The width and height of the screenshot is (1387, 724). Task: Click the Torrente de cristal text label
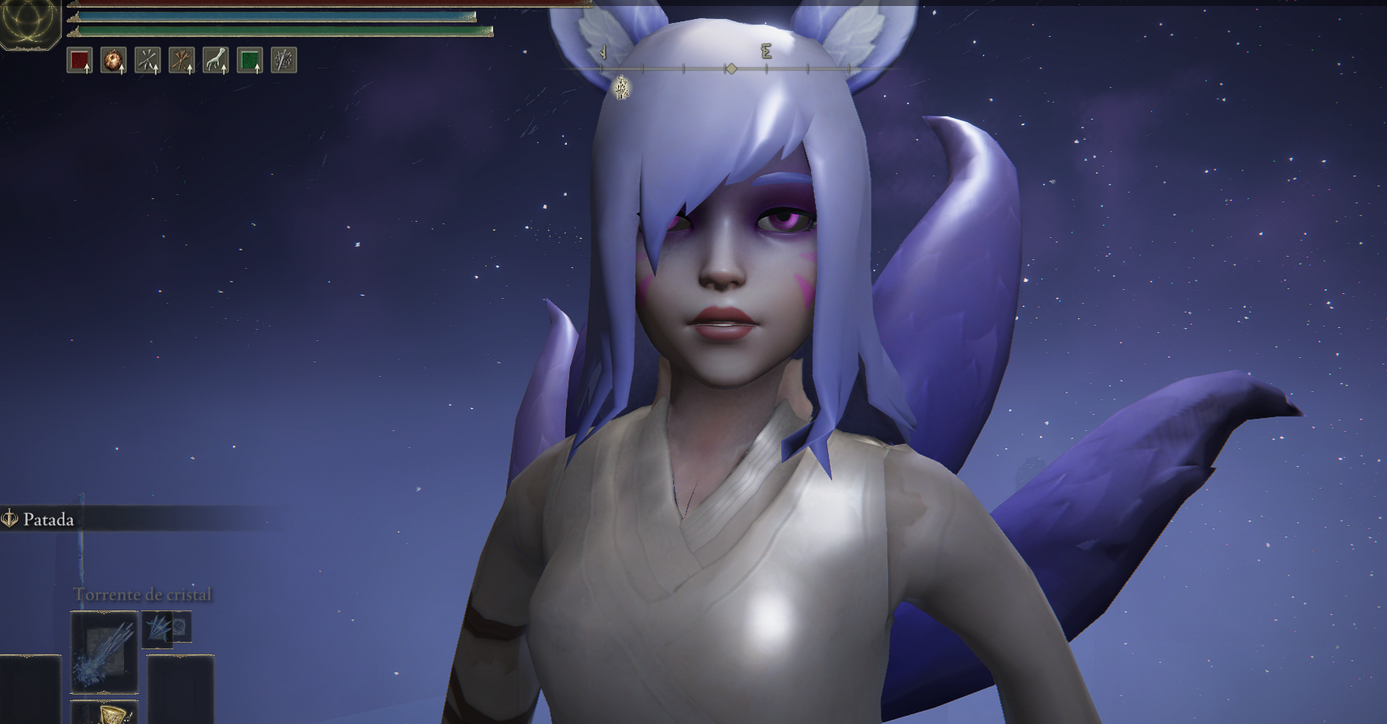click(x=141, y=593)
